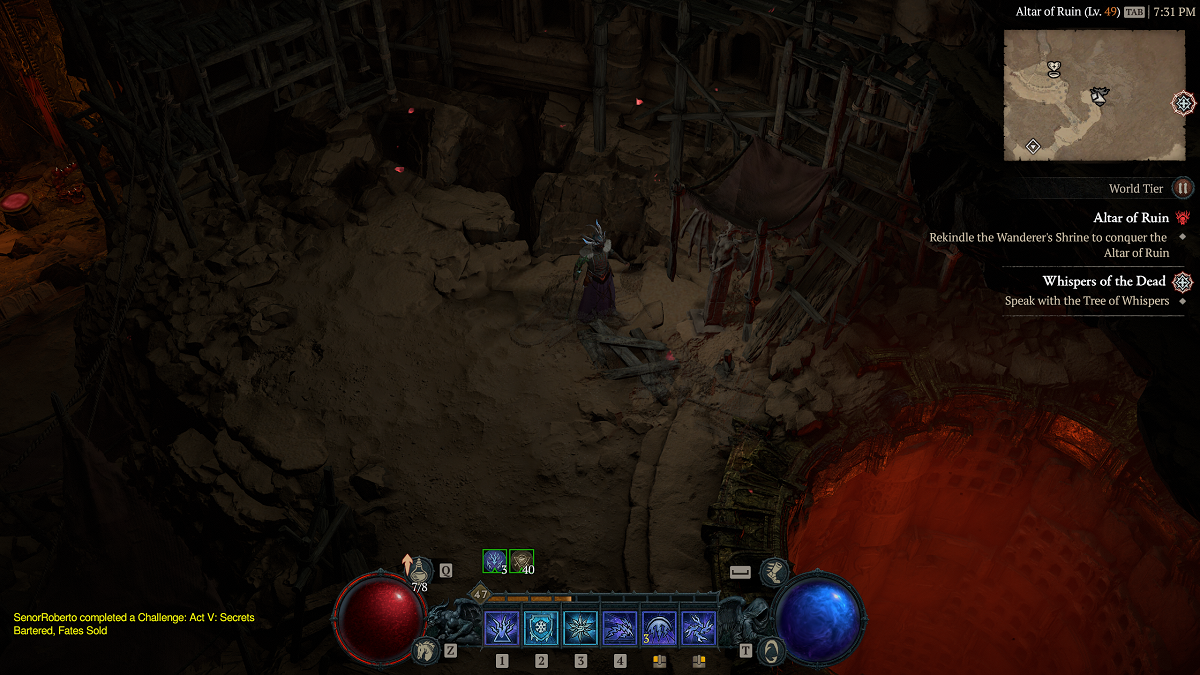Image resolution: width=1200 pixels, height=675 pixels.
Task: Select the Altar of Ruin quest tracker
Action: tap(1131, 218)
